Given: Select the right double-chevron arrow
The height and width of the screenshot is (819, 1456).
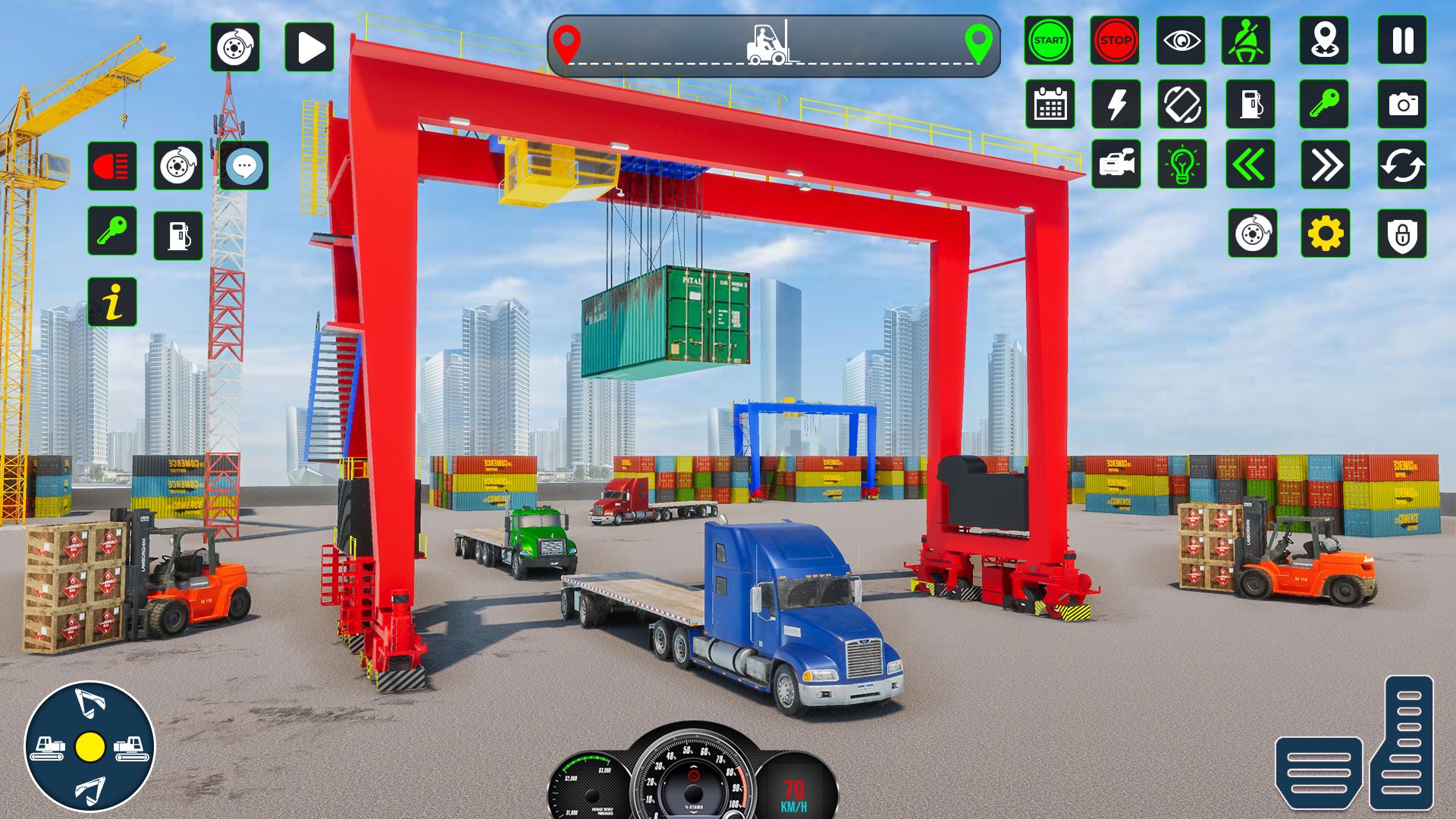Looking at the screenshot, I should pyautogui.click(x=1325, y=165).
